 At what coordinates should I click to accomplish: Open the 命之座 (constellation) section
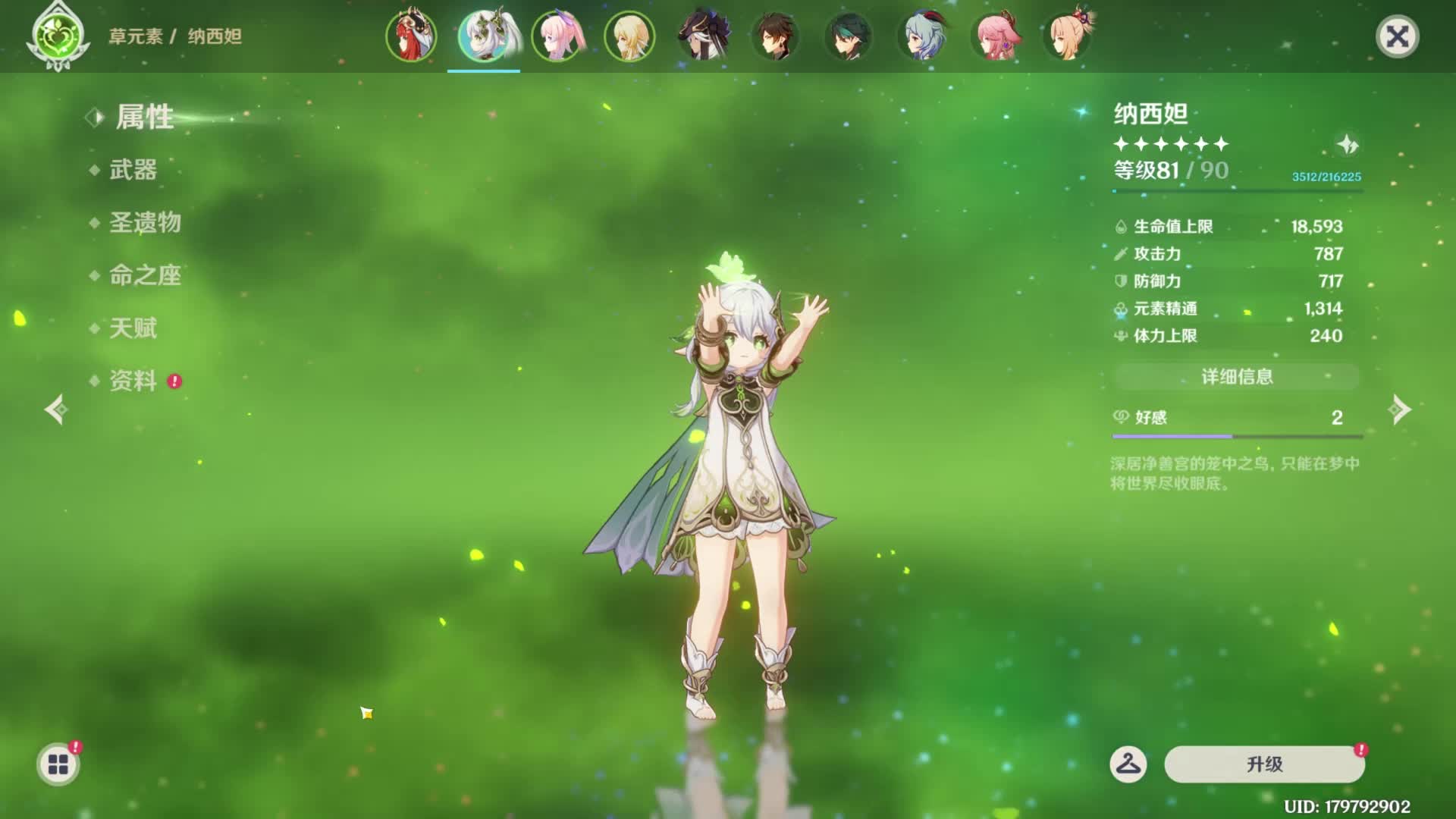tap(145, 275)
